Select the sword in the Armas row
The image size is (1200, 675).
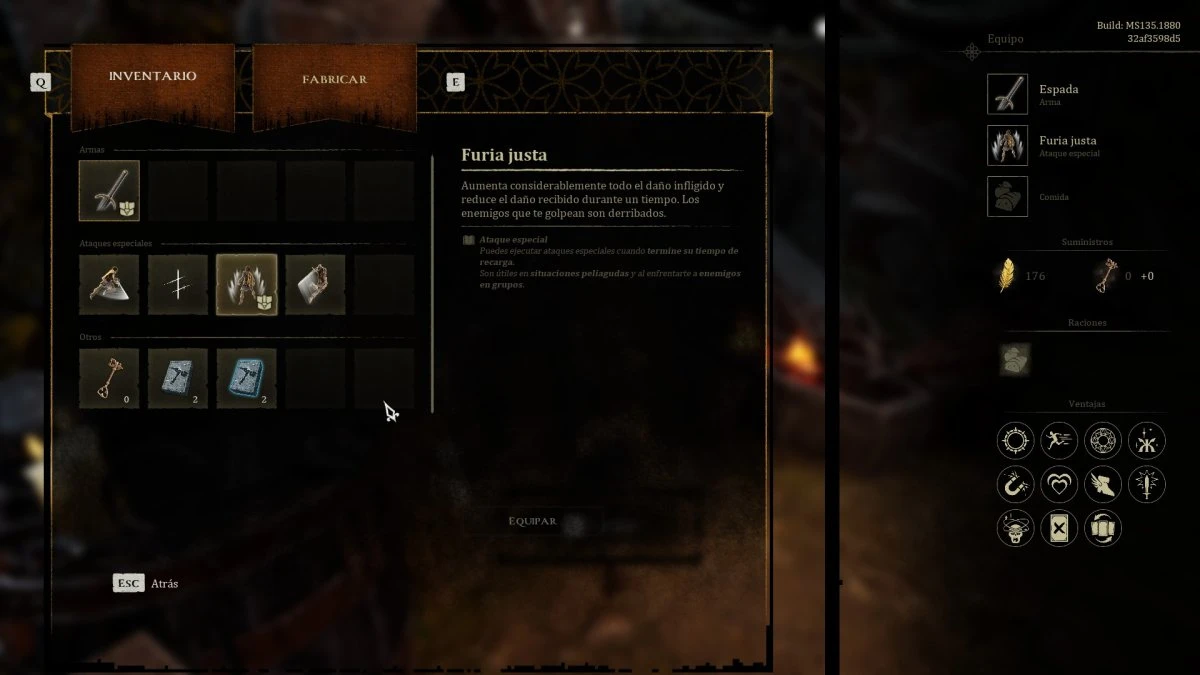point(109,190)
